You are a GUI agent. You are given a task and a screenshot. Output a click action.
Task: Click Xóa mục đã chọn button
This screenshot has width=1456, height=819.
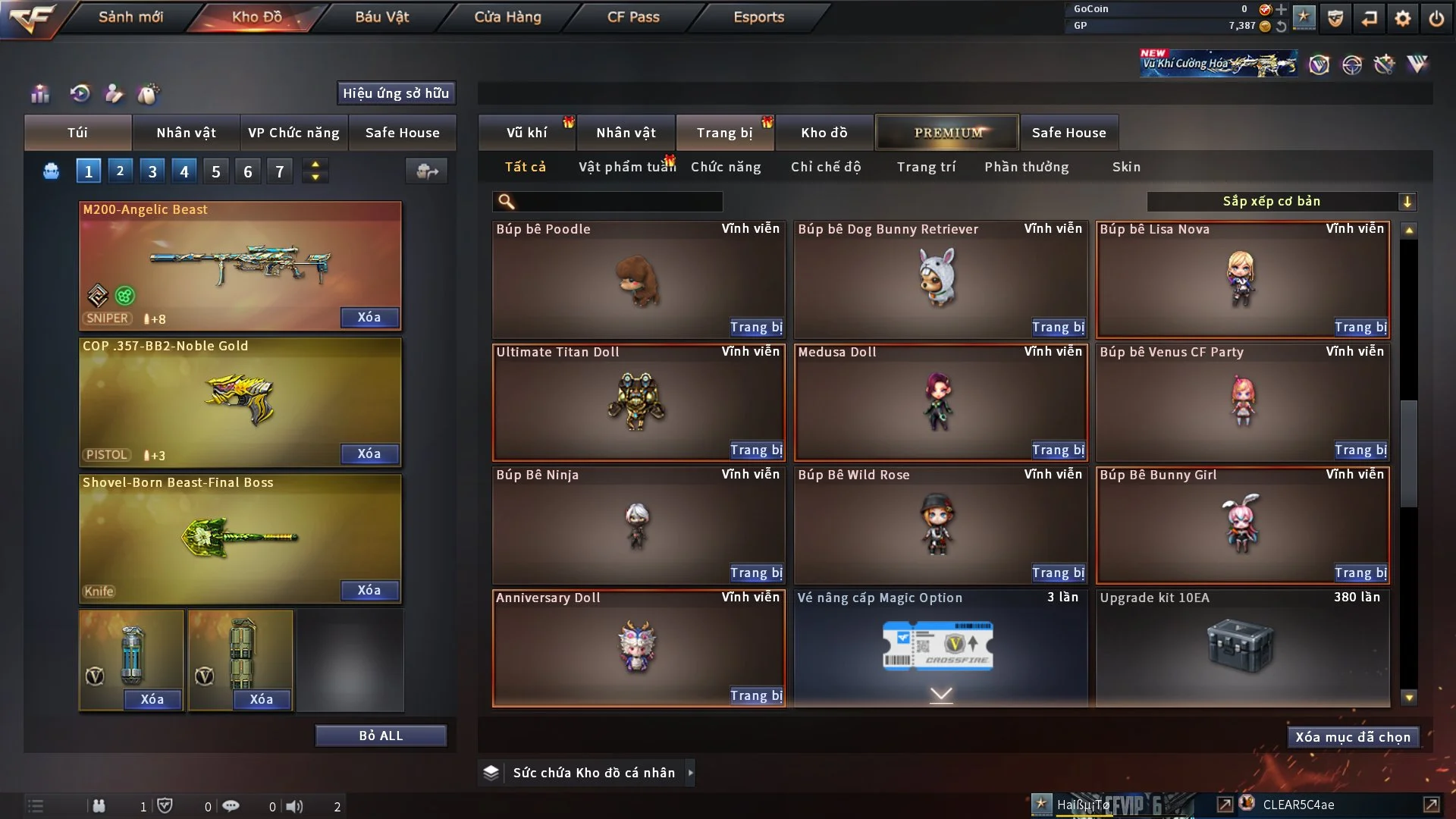pyautogui.click(x=1353, y=737)
